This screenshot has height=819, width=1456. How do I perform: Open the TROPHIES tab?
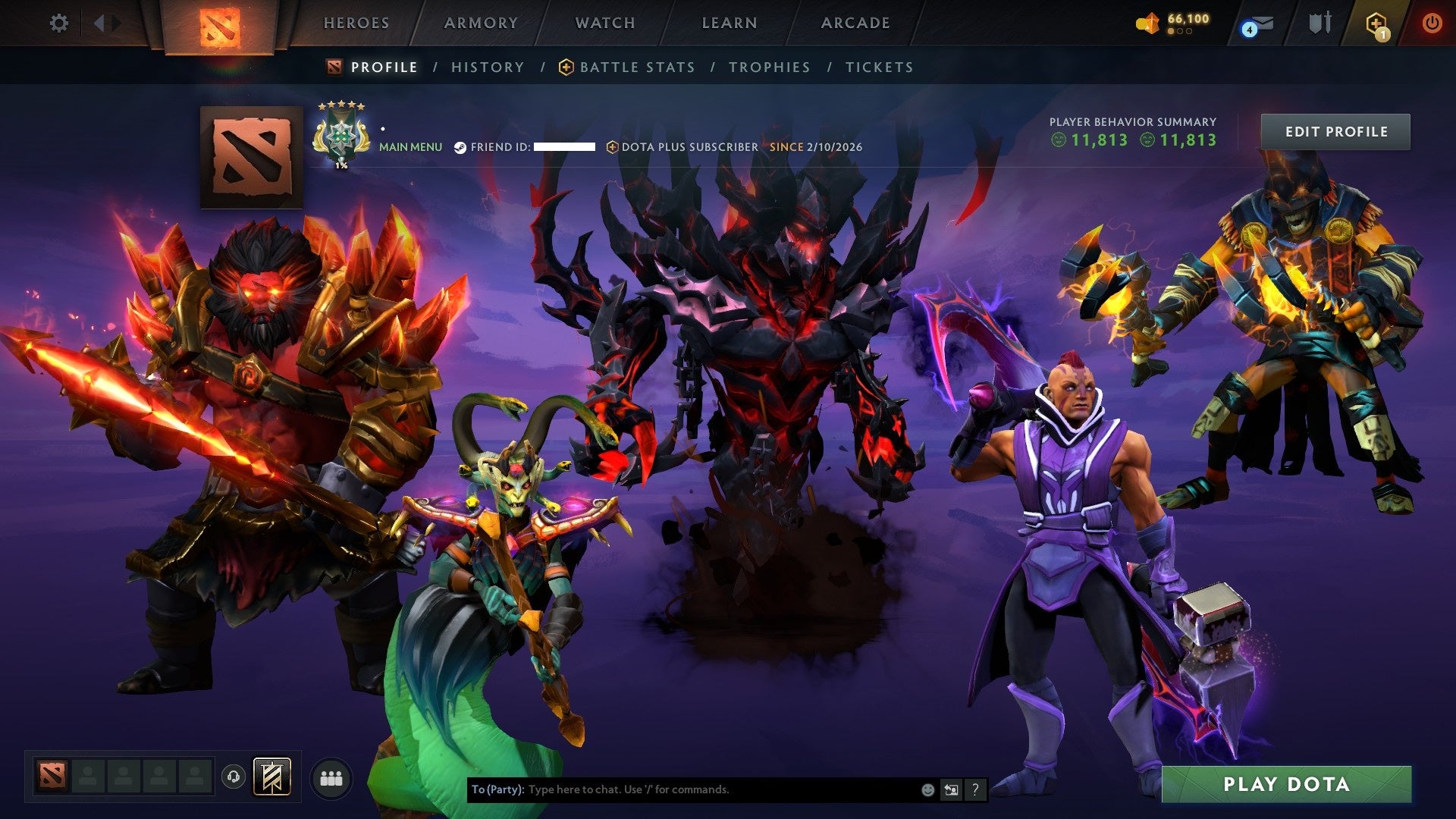[x=769, y=67]
